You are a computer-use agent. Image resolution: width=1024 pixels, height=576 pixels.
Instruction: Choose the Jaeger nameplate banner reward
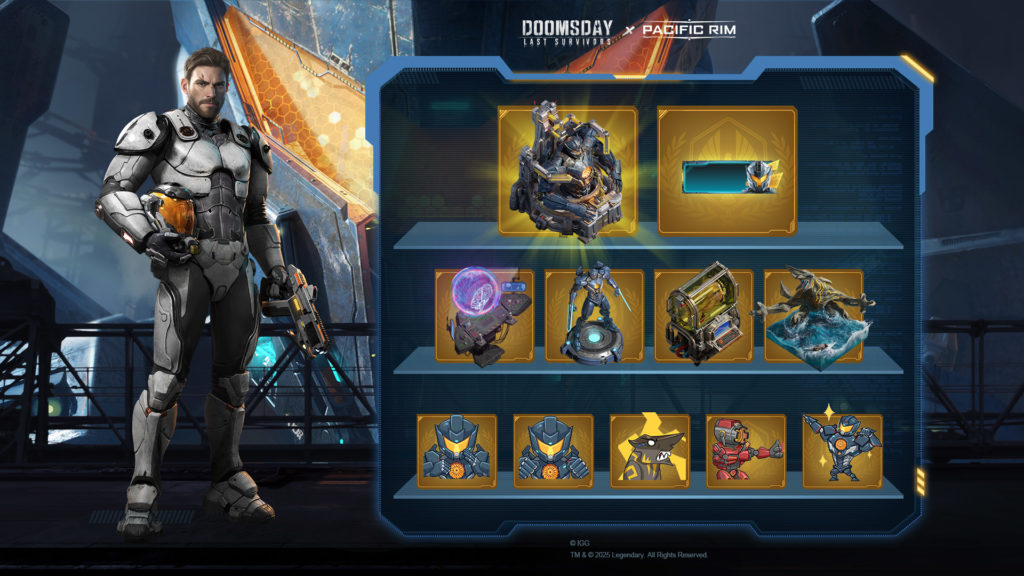[727, 170]
